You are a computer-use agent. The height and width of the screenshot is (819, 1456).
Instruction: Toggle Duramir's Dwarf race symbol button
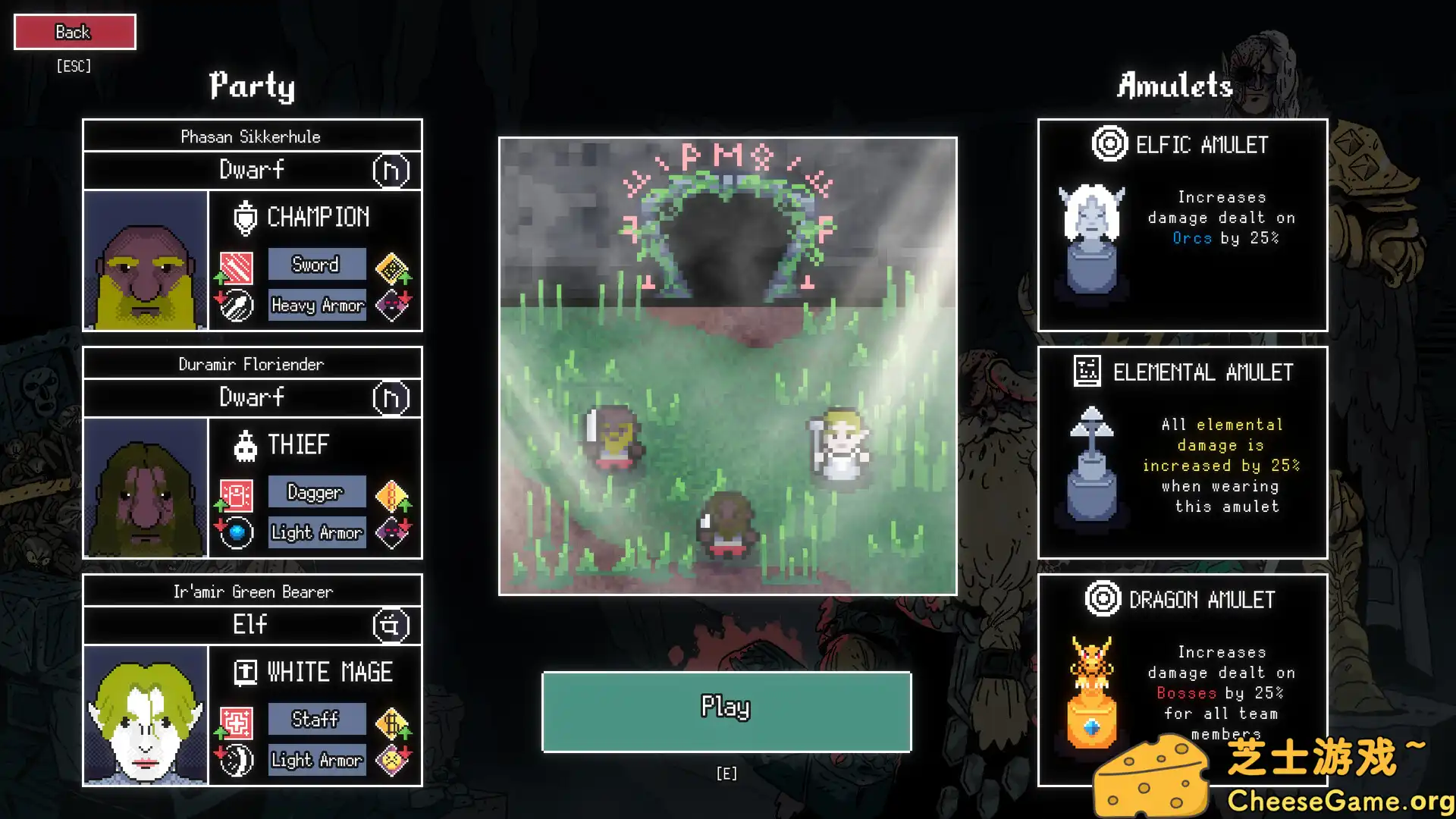point(392,397)
